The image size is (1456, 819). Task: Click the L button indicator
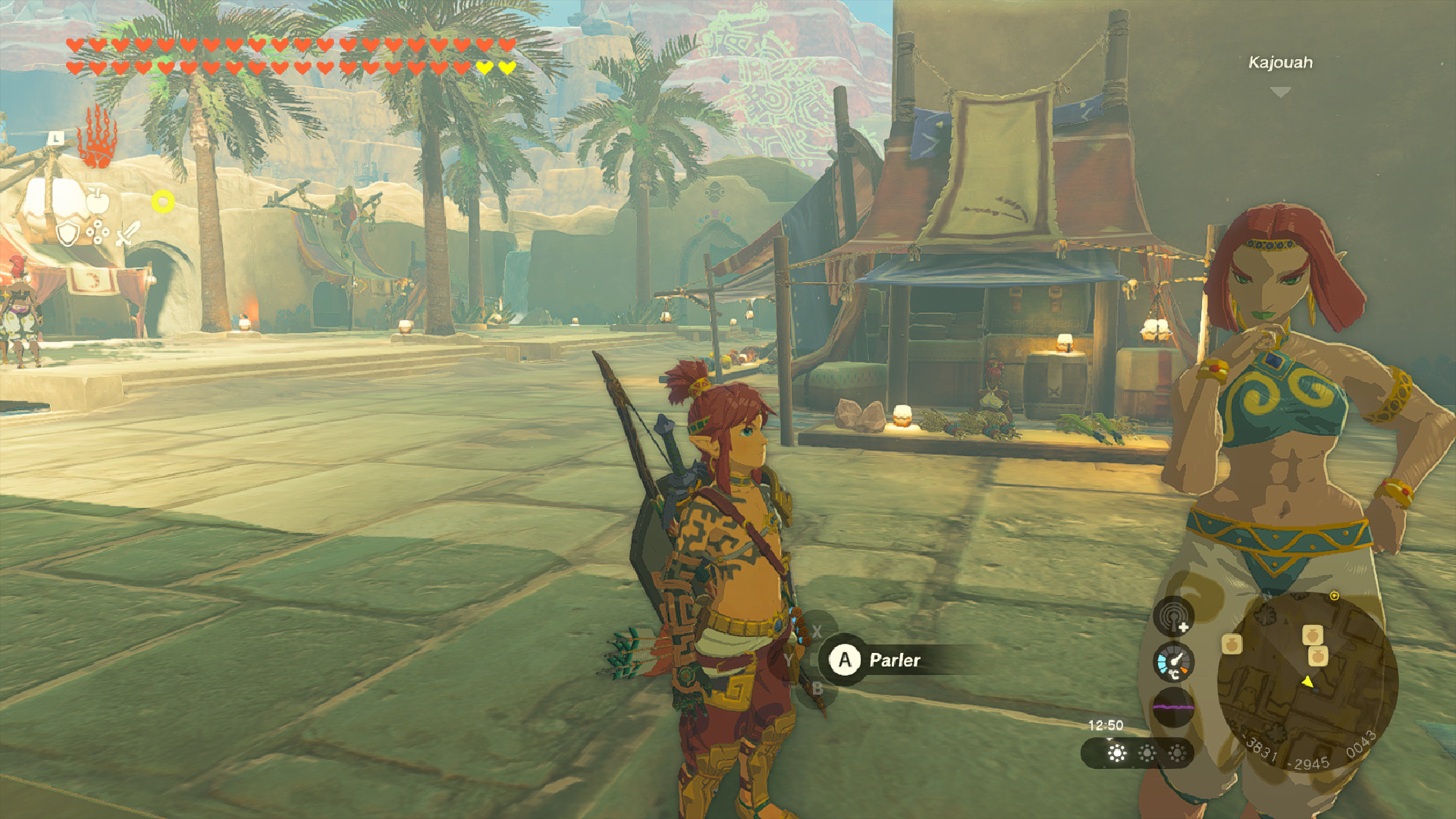pyautogui.click(x=55, y=139)
